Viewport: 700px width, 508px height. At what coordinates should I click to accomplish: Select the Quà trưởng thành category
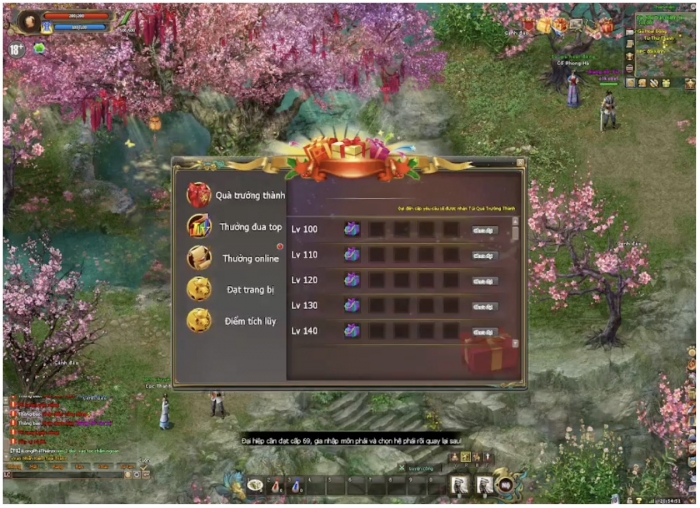coord(243,195)
